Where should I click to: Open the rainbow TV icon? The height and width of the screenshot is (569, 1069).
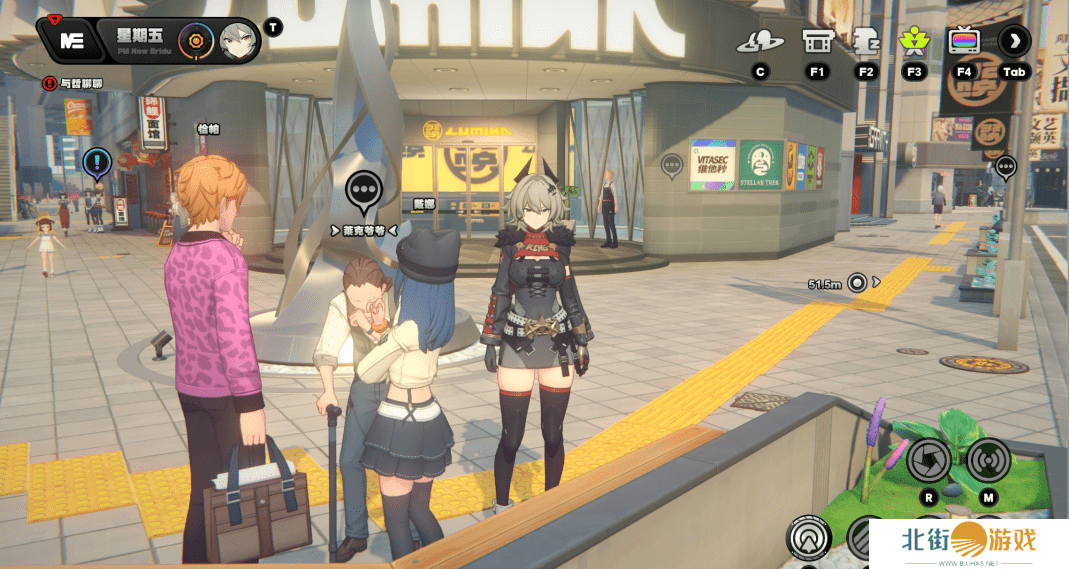pos(964,42)
